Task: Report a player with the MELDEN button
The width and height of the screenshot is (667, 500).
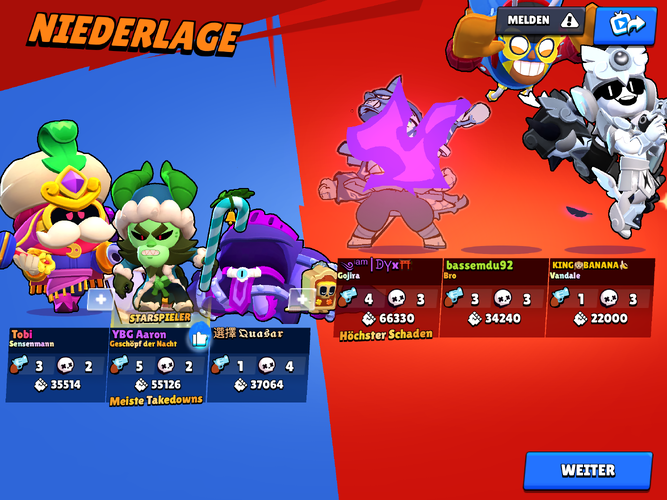Action: click(541, 20)
